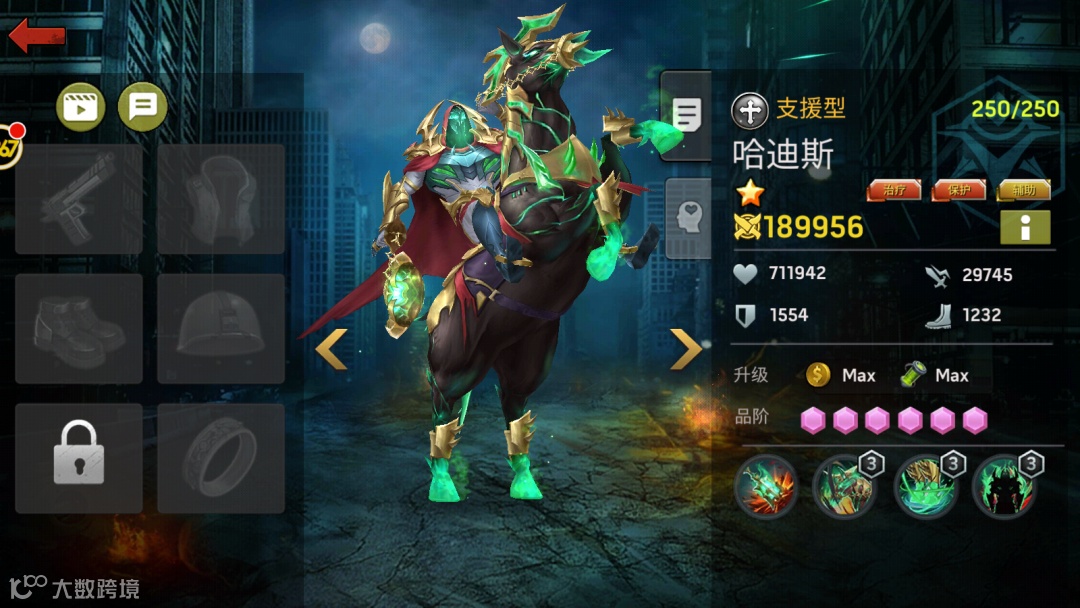
Task: Select the ring accessory slot
Action: click(221, 458)
